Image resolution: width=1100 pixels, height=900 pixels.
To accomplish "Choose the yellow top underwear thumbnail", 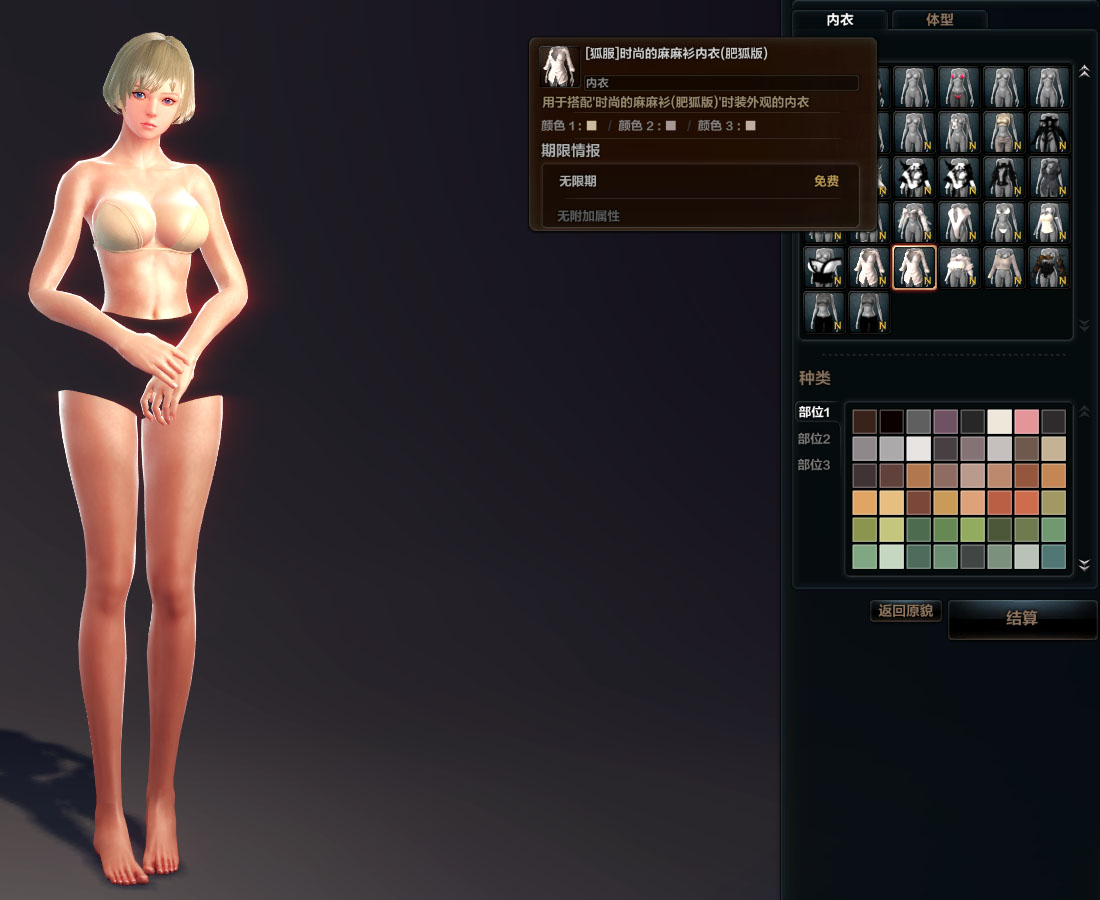I will click(x=1004, y=132).
